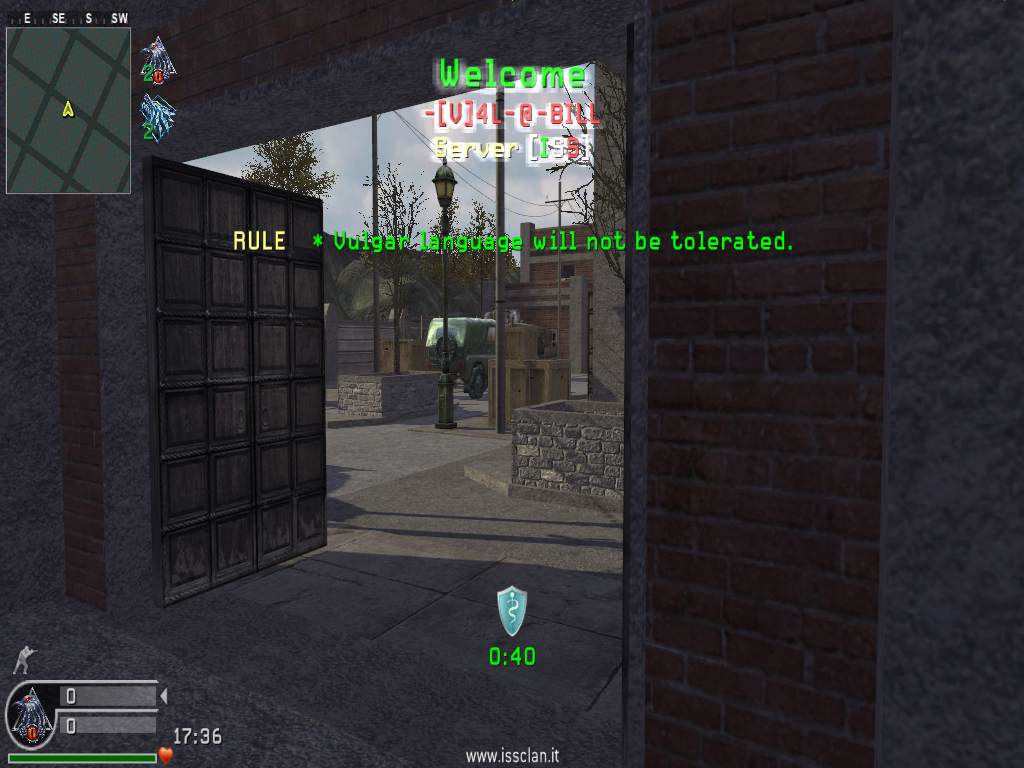Select the red eagle team score icon
The height and width of the screenshot is (768, 1024).
click(x=158, y=60)
